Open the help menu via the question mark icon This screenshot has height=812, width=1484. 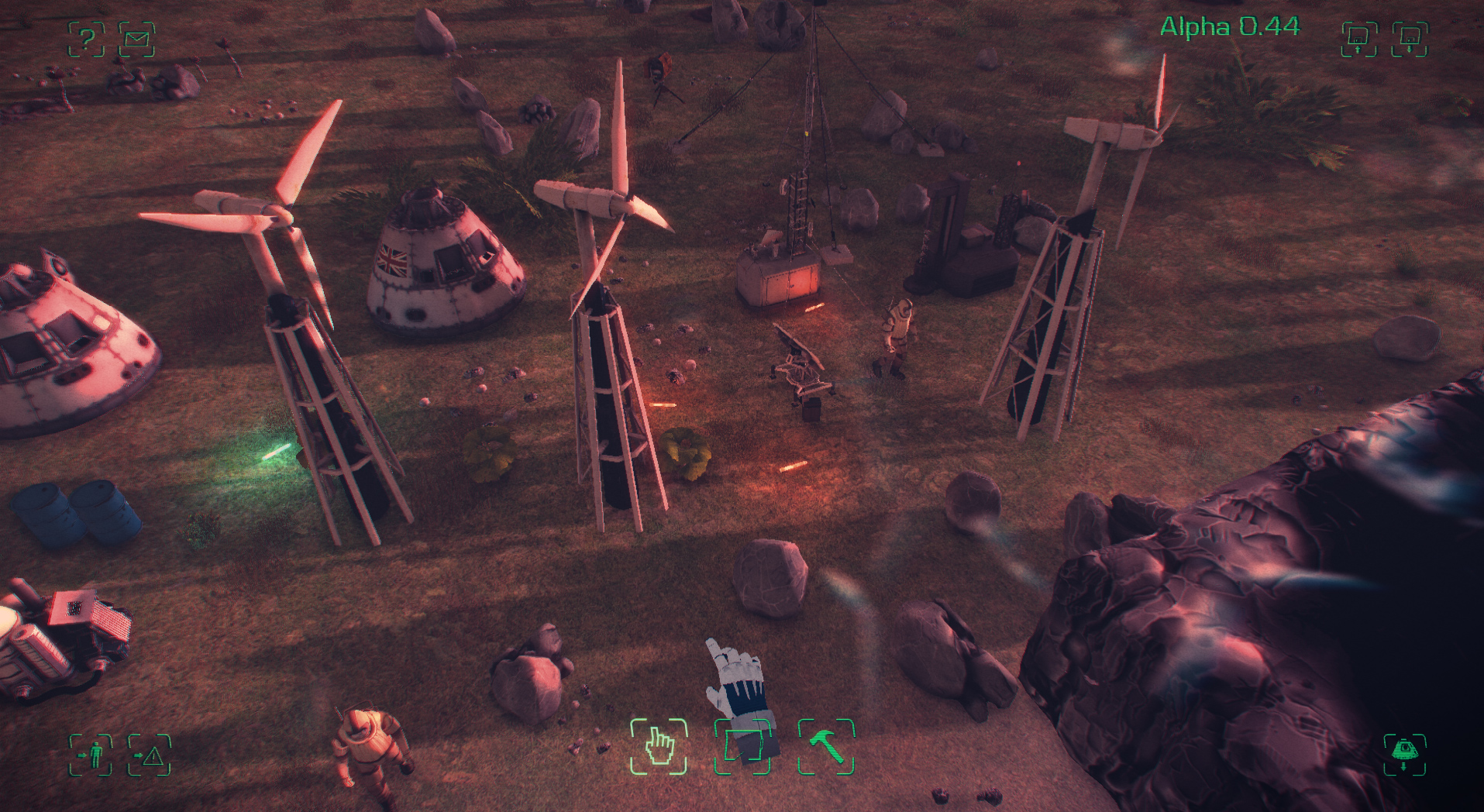pyautogui.click(x=88, y=36)
